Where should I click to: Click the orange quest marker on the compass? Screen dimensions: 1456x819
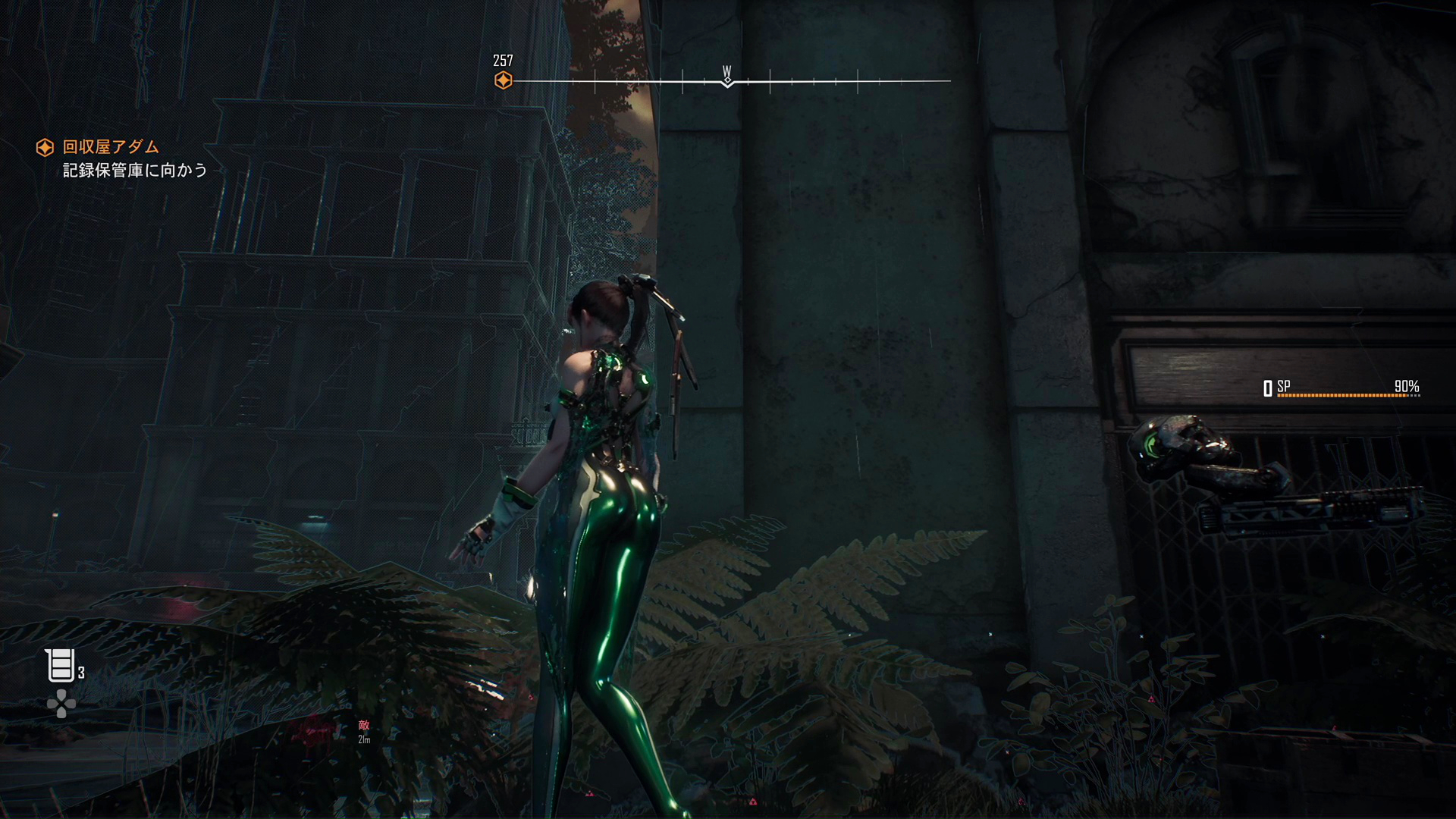[x=503, y=80]
